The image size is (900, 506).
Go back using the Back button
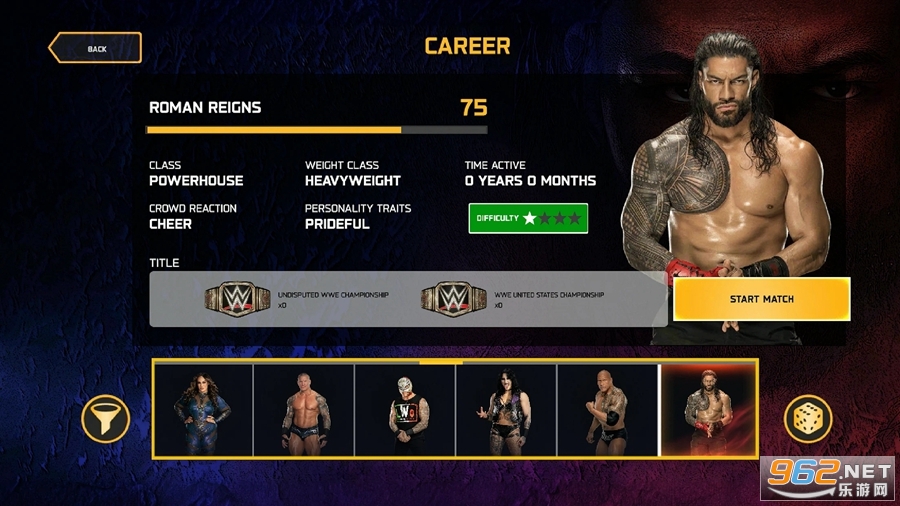tap(95, 48)
